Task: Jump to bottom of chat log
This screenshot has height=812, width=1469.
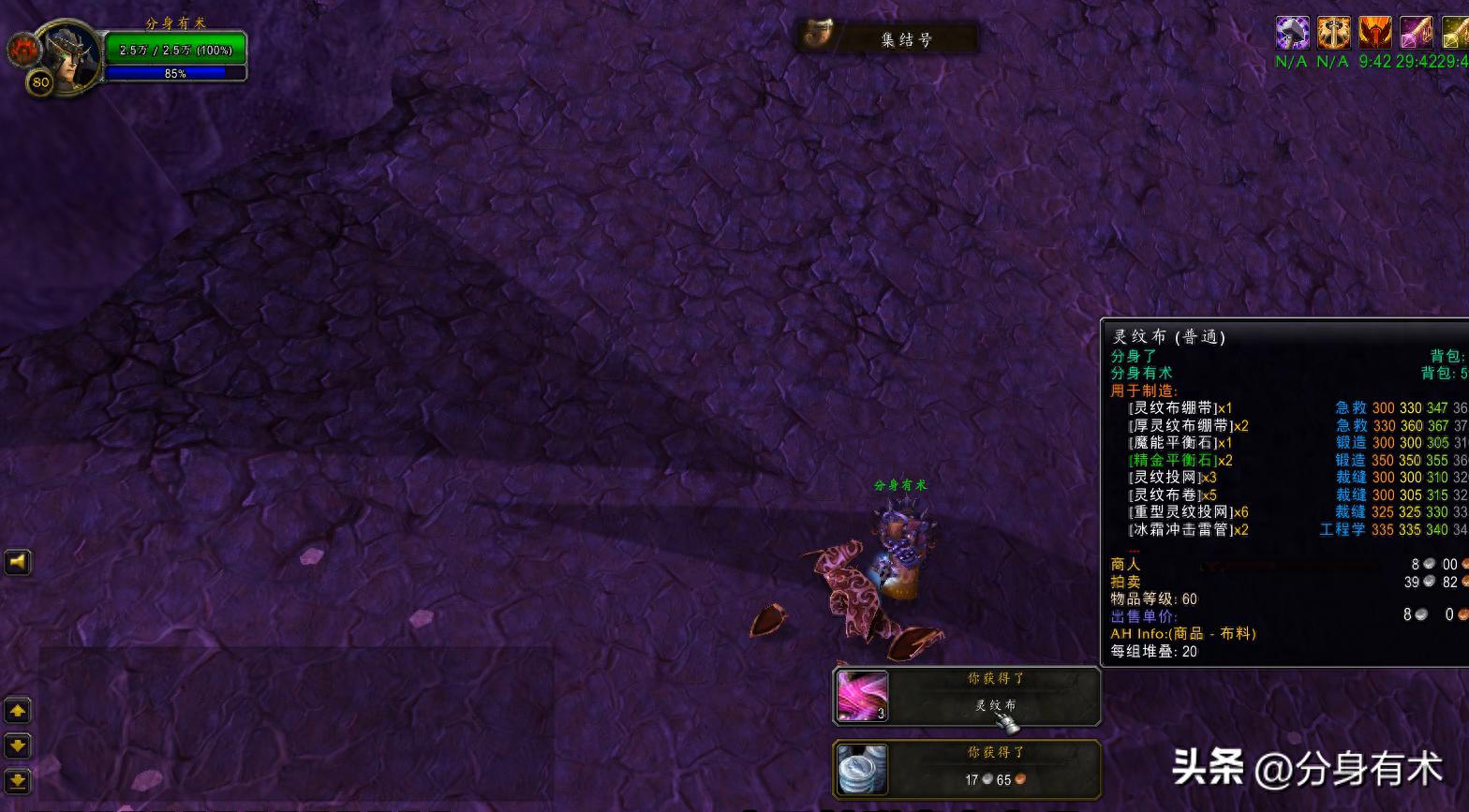Action: point(18,780)
